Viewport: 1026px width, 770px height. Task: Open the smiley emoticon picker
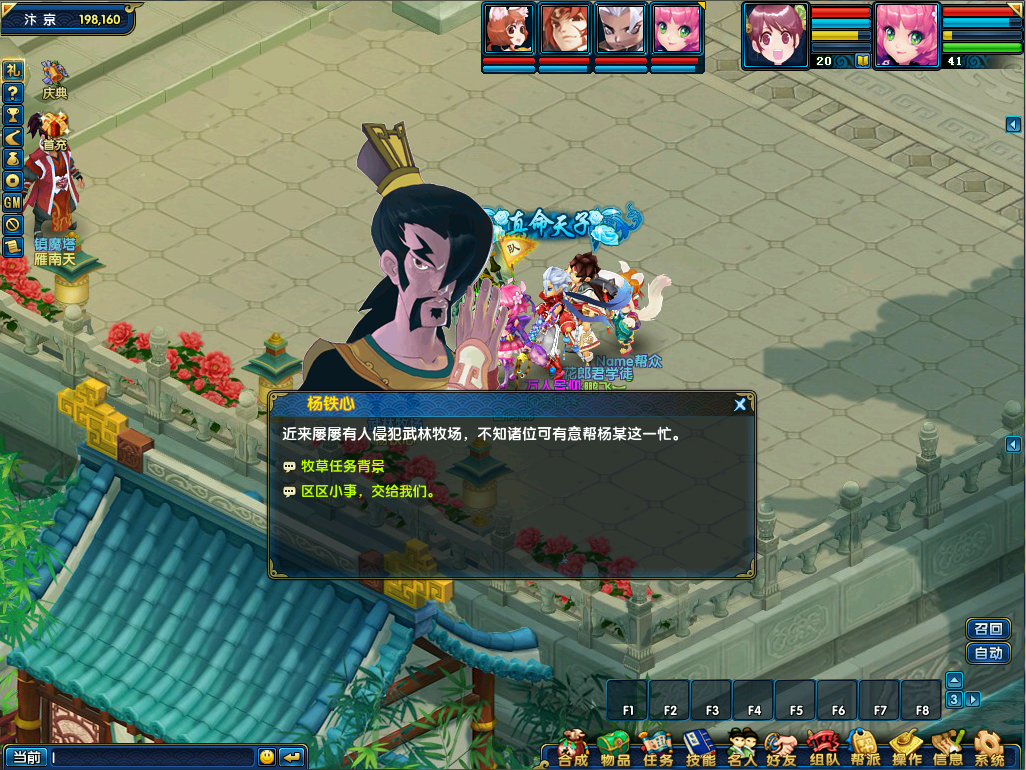click(x=266, y=757)
